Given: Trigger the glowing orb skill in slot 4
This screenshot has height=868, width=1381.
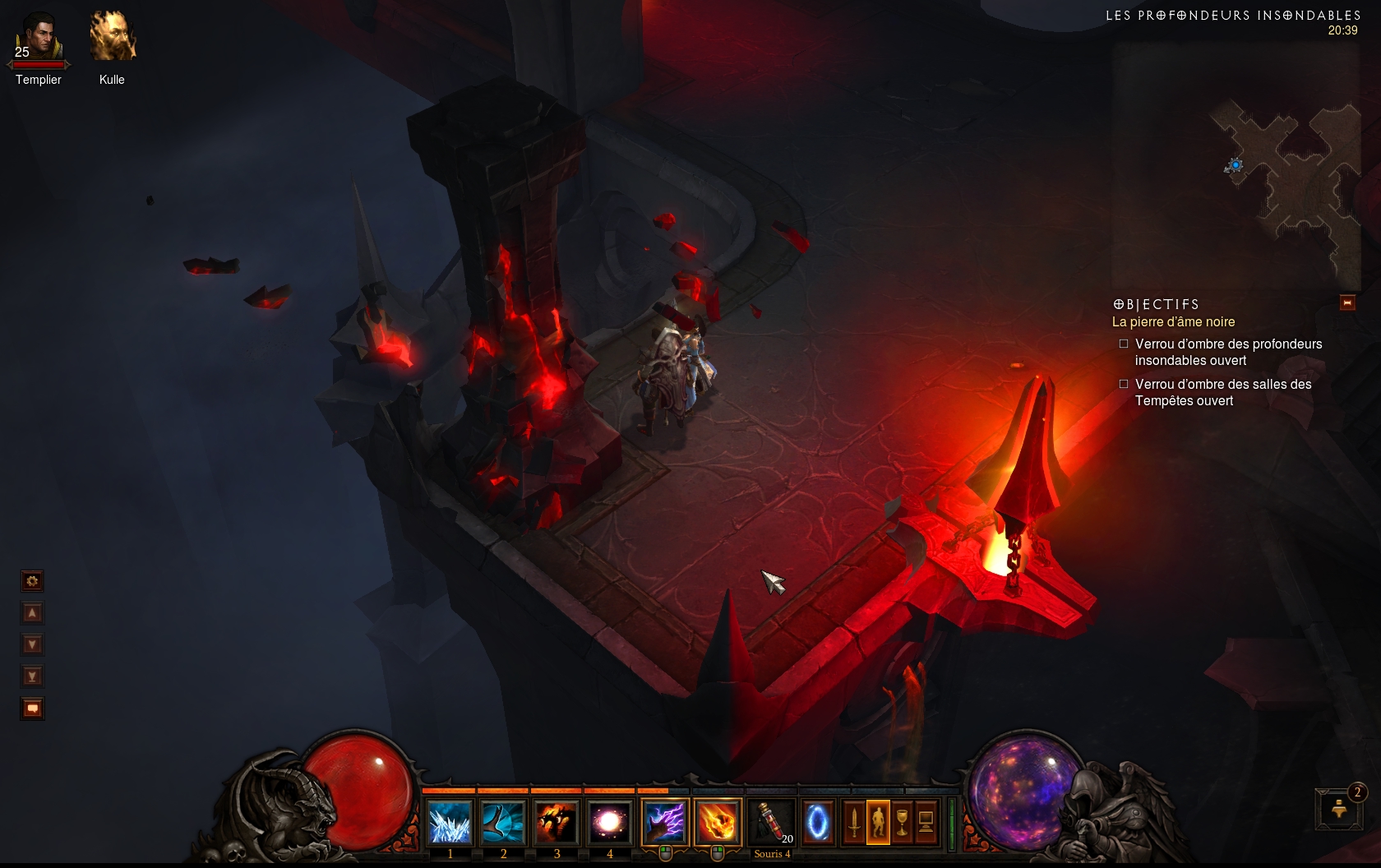Looking at the screenshot, I should 610,823.
